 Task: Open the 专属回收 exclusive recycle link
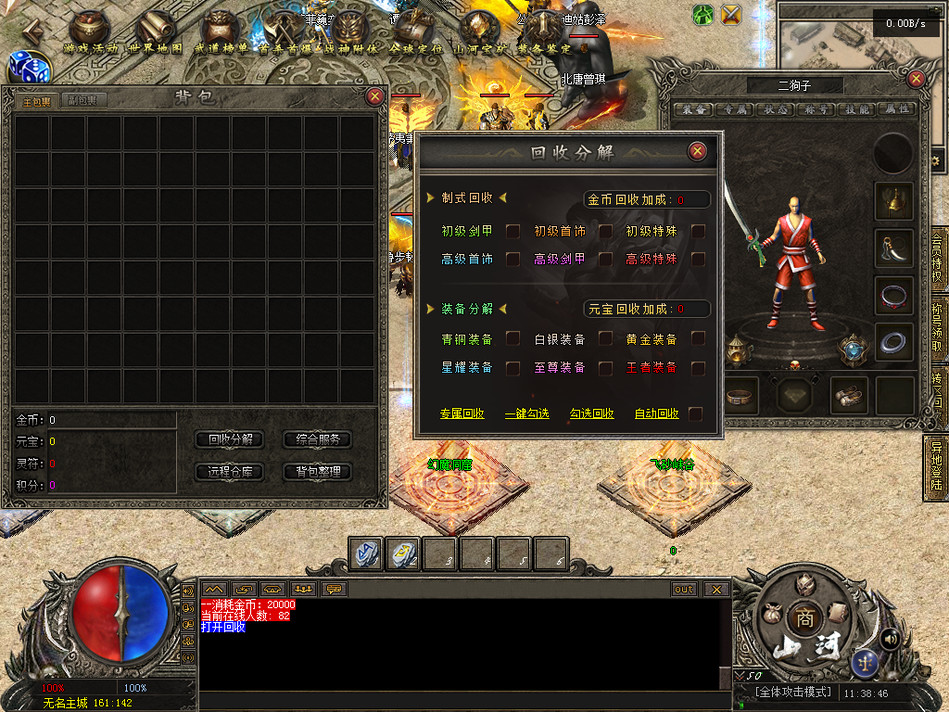point(462,414)
